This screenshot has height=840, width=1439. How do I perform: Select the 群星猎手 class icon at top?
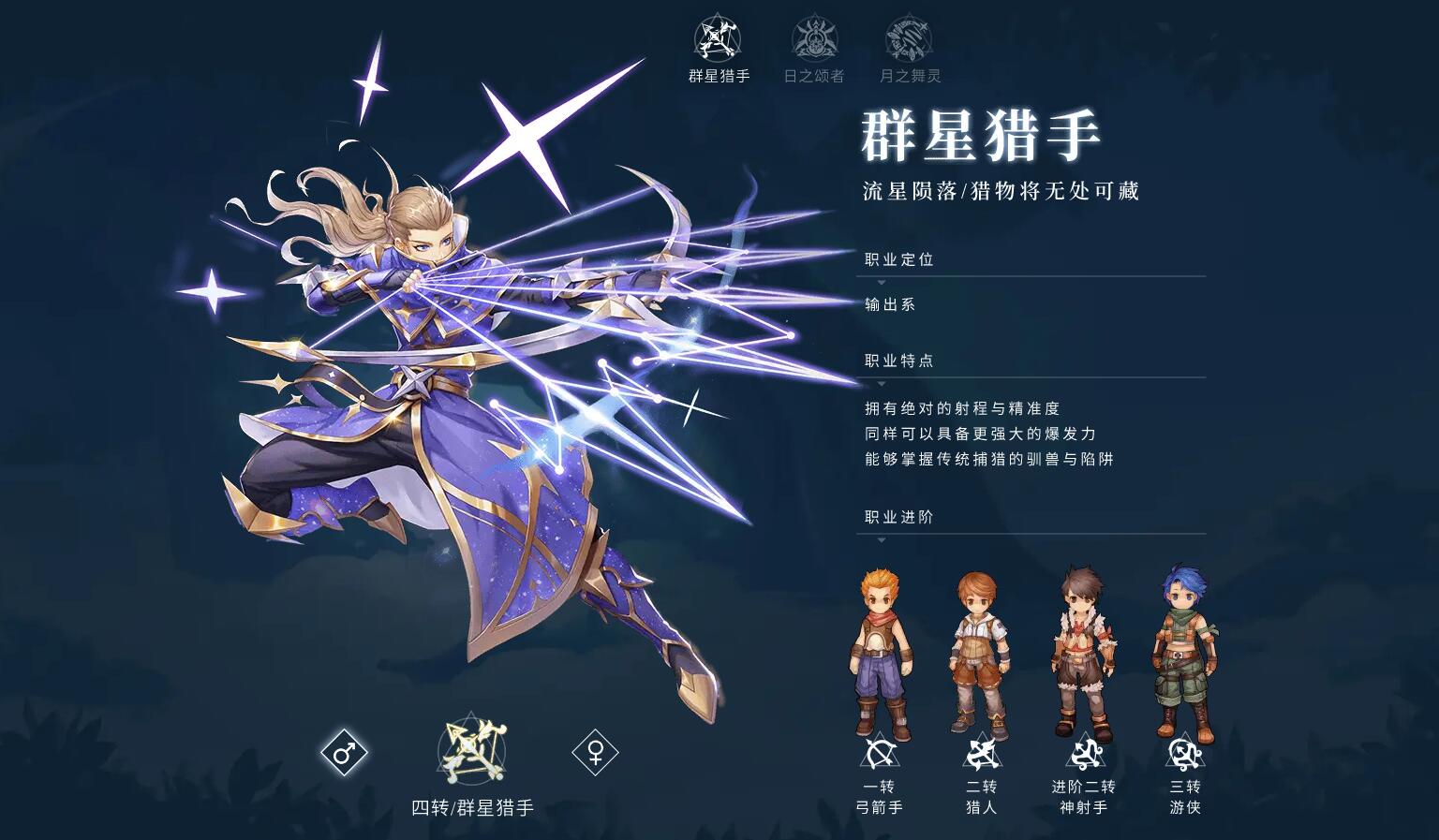(x=717, y=40)
